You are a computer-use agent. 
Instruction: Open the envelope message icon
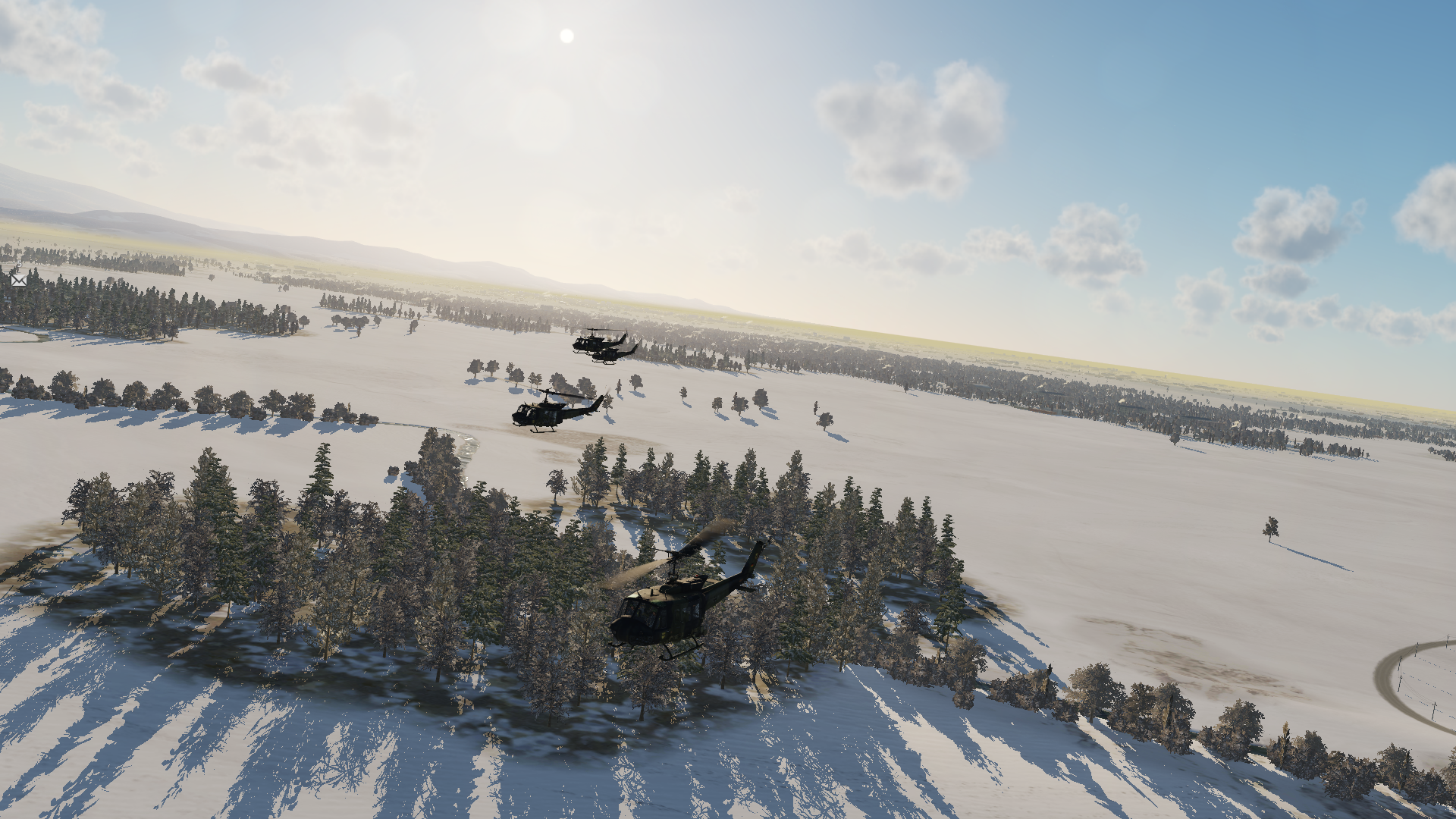[18, 280]
